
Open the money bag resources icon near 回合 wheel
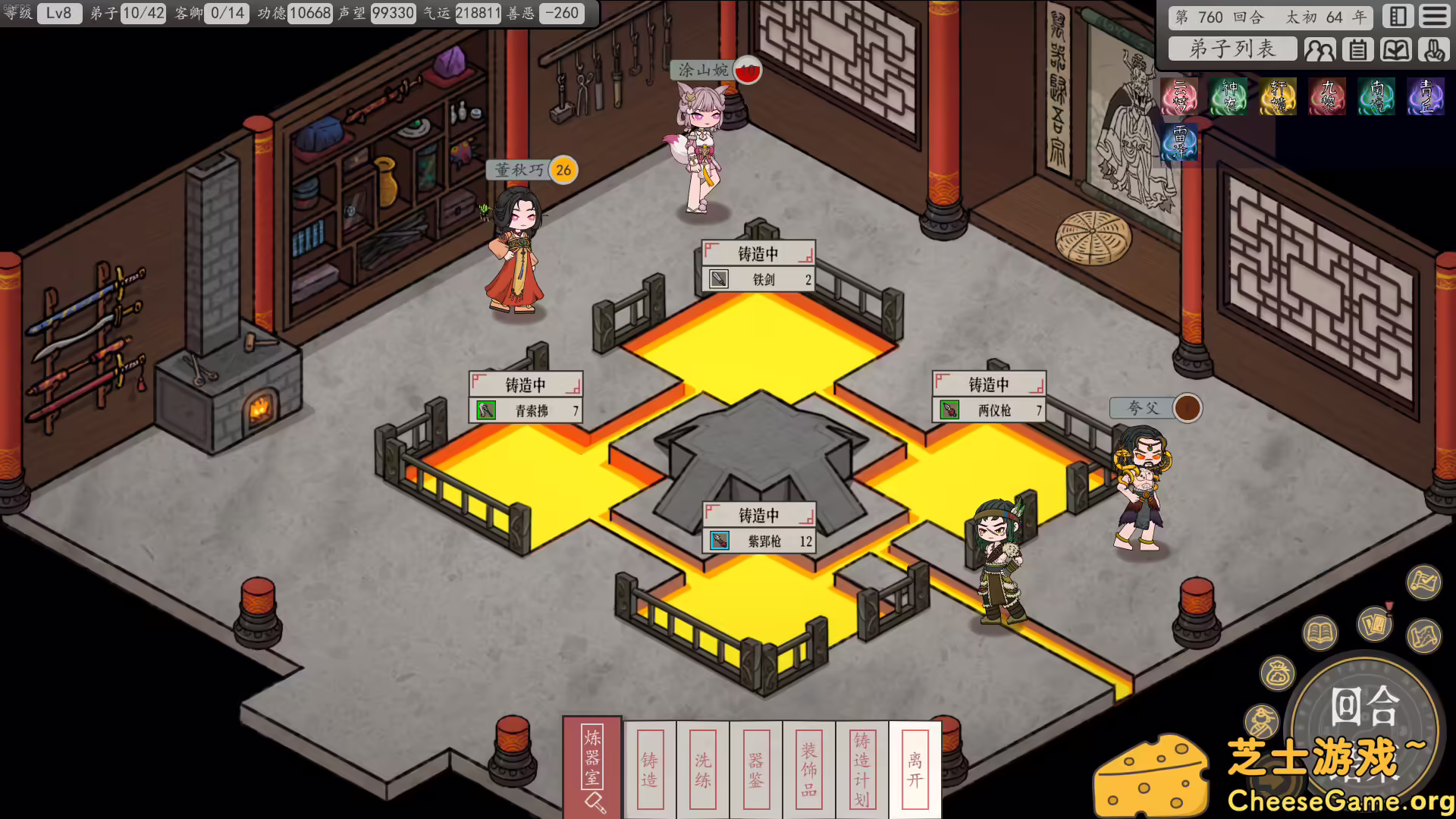[1279, 671]
